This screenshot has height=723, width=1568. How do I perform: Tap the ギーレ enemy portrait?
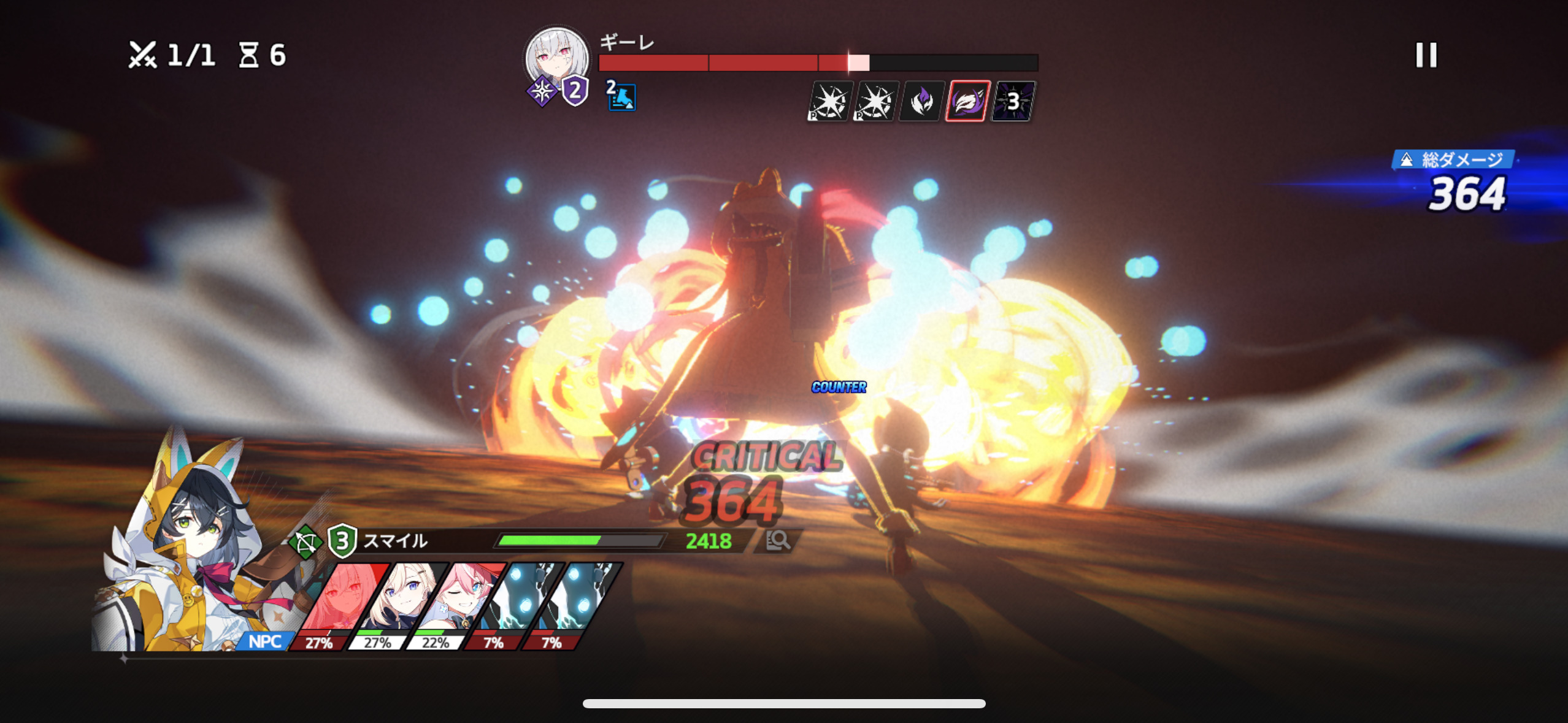pyautogui.click(x=557, y=57)
